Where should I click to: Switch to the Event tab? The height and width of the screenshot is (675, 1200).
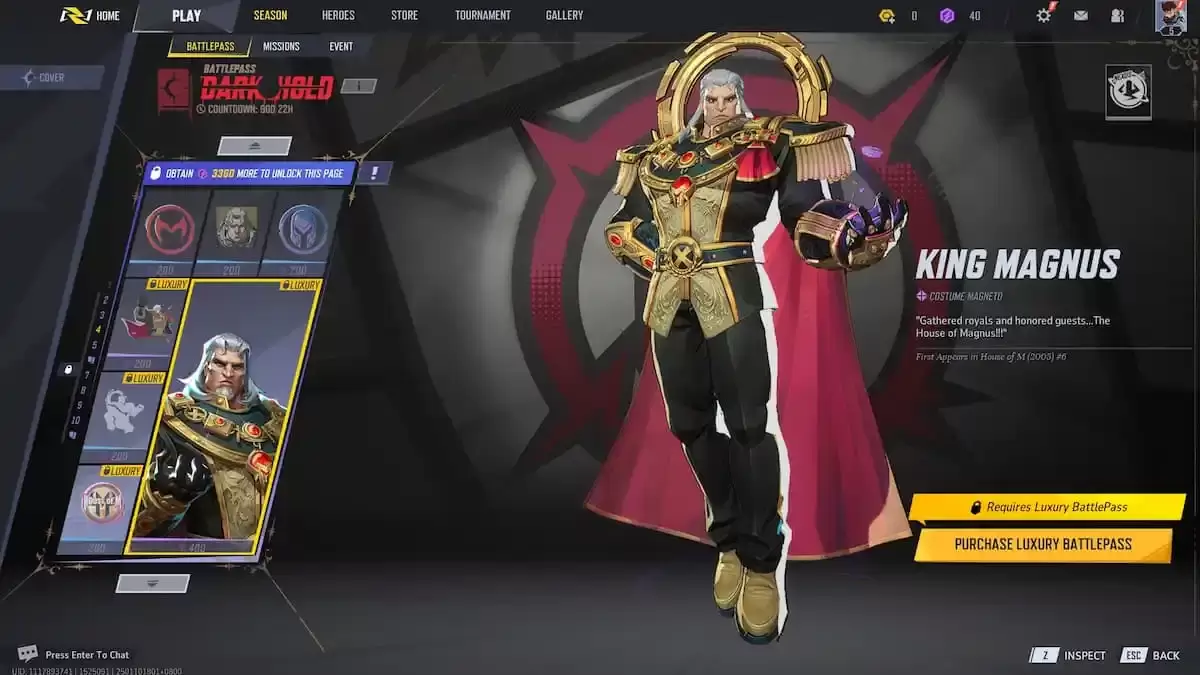click(341, 46)
